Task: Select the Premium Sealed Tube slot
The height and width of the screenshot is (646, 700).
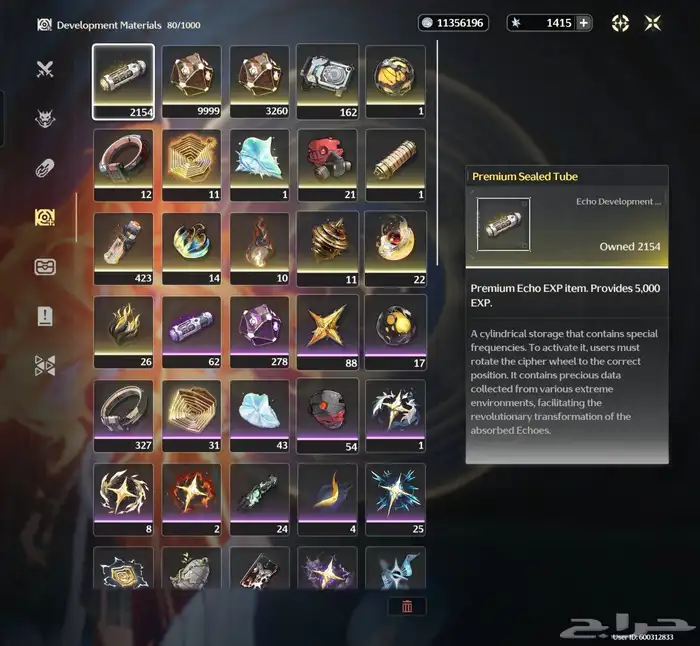Action: [x=123, y=81]
